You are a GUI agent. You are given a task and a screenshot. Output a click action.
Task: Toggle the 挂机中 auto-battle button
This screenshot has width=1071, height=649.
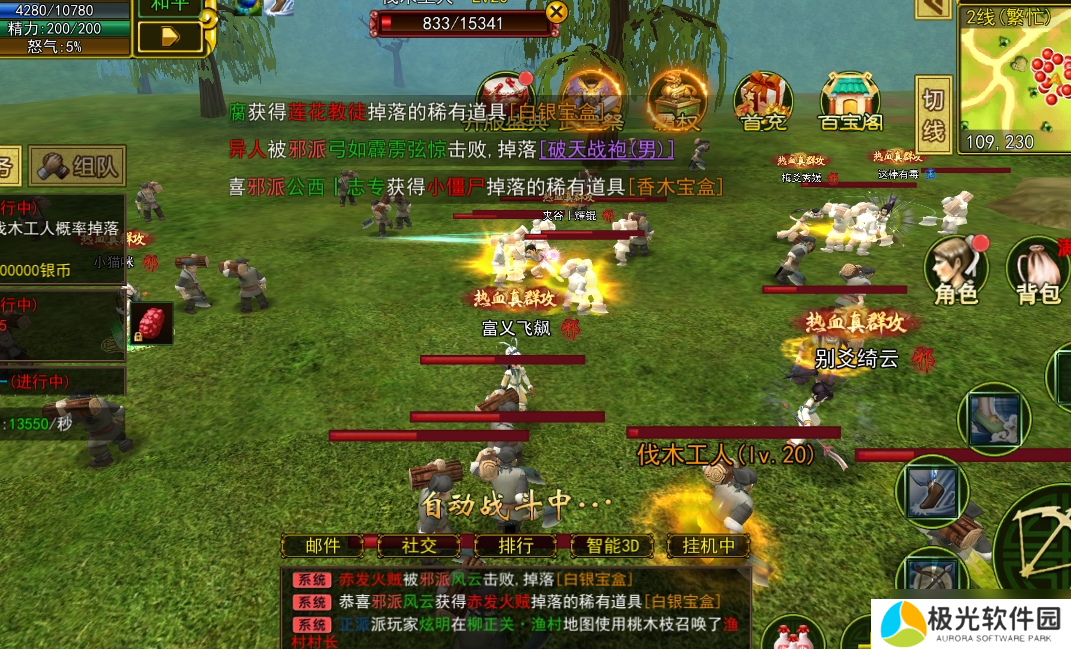(708, 546)
